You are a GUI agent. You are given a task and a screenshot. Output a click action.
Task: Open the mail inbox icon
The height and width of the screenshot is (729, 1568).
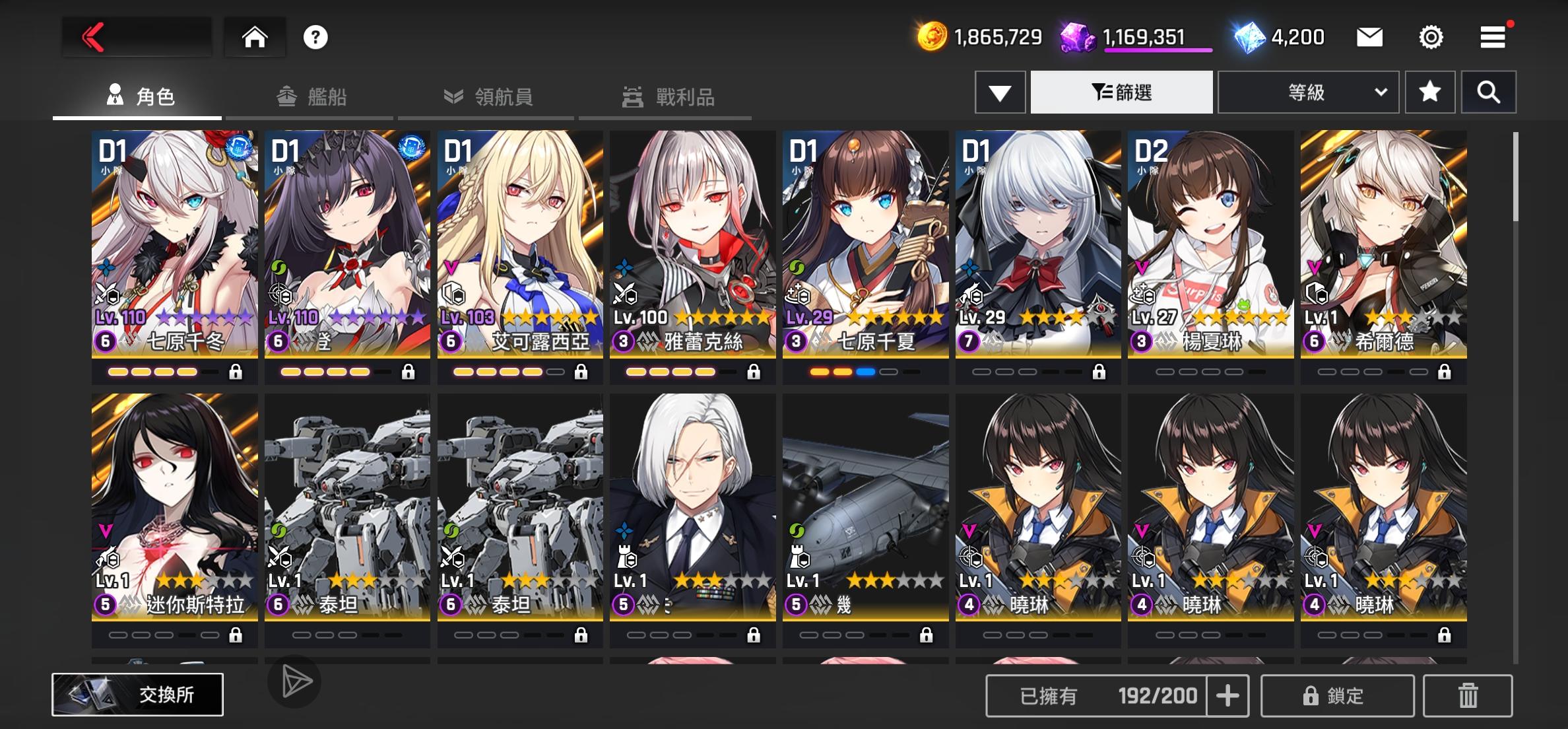(x=1369, y=38)
